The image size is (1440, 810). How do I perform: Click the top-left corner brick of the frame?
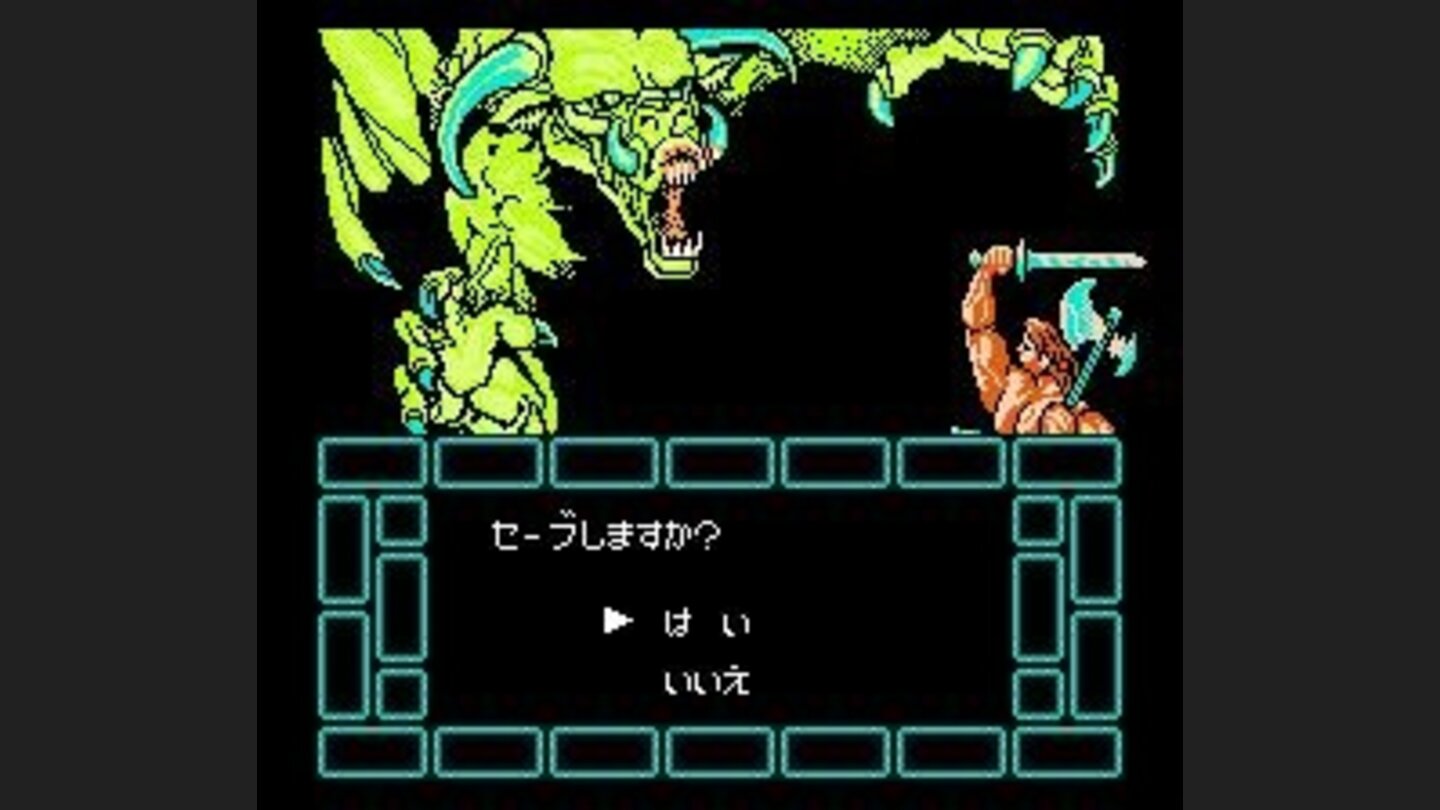click(x=371, y=463)
